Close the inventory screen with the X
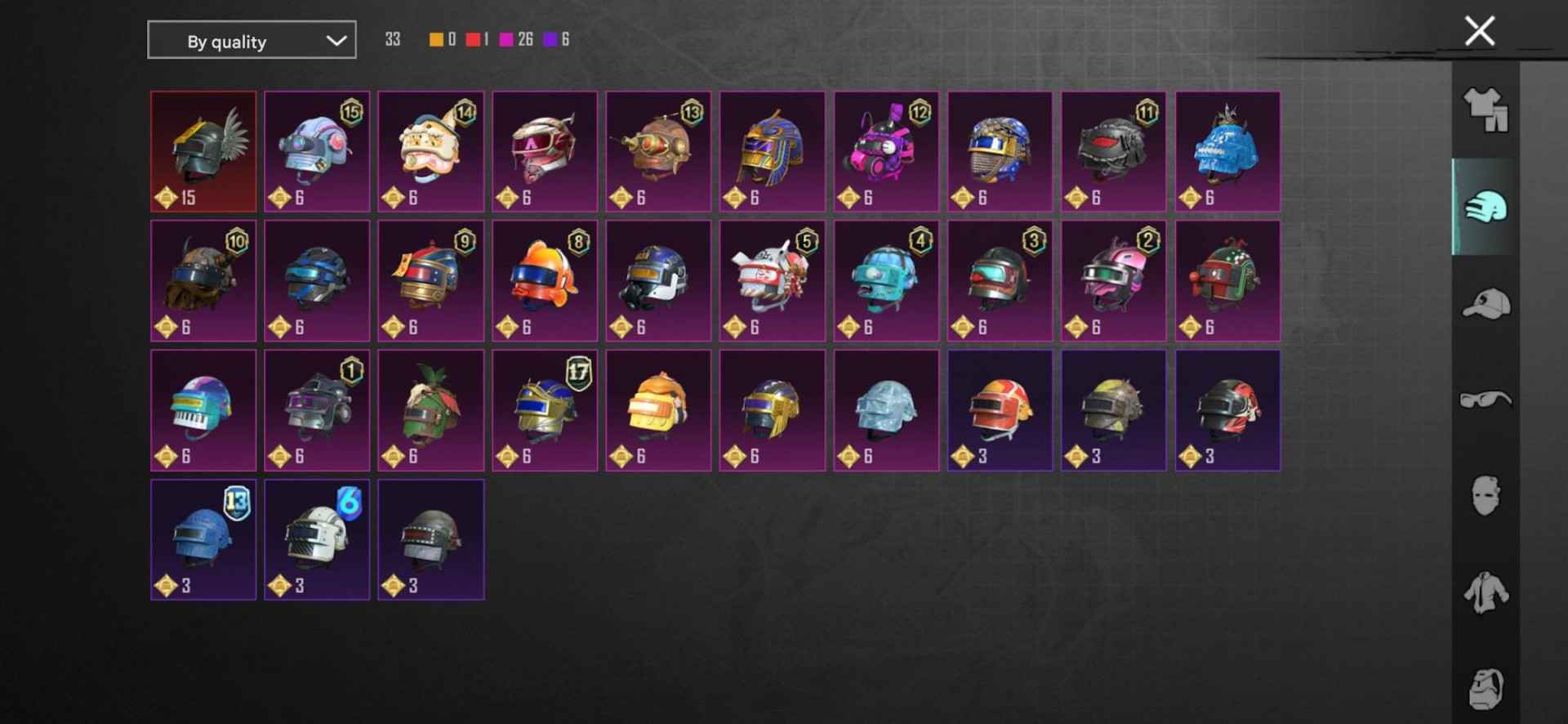The image size is (1568, 724). (1481, 30)
